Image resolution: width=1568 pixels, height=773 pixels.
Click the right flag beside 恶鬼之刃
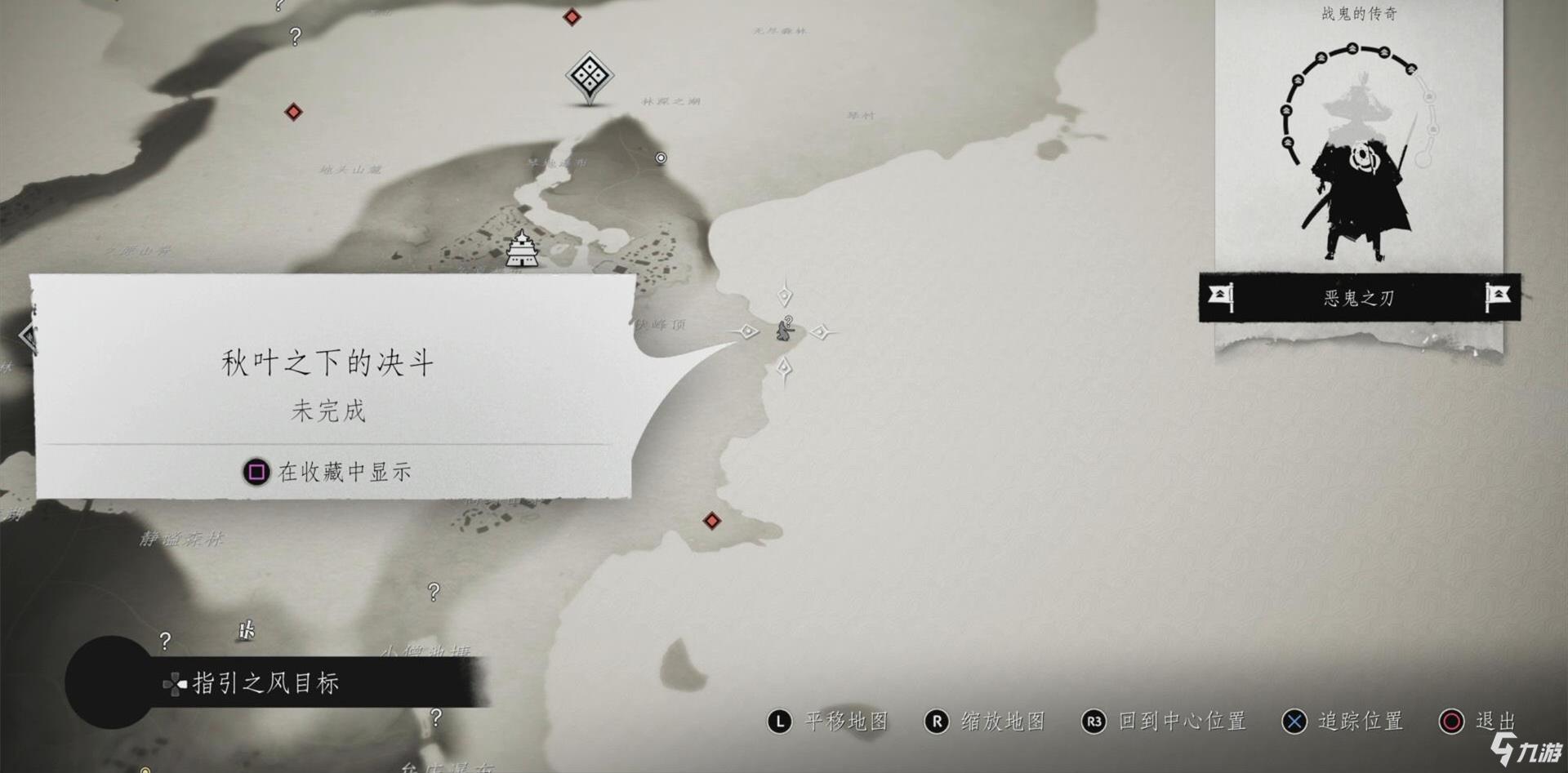pos(1498,296)
